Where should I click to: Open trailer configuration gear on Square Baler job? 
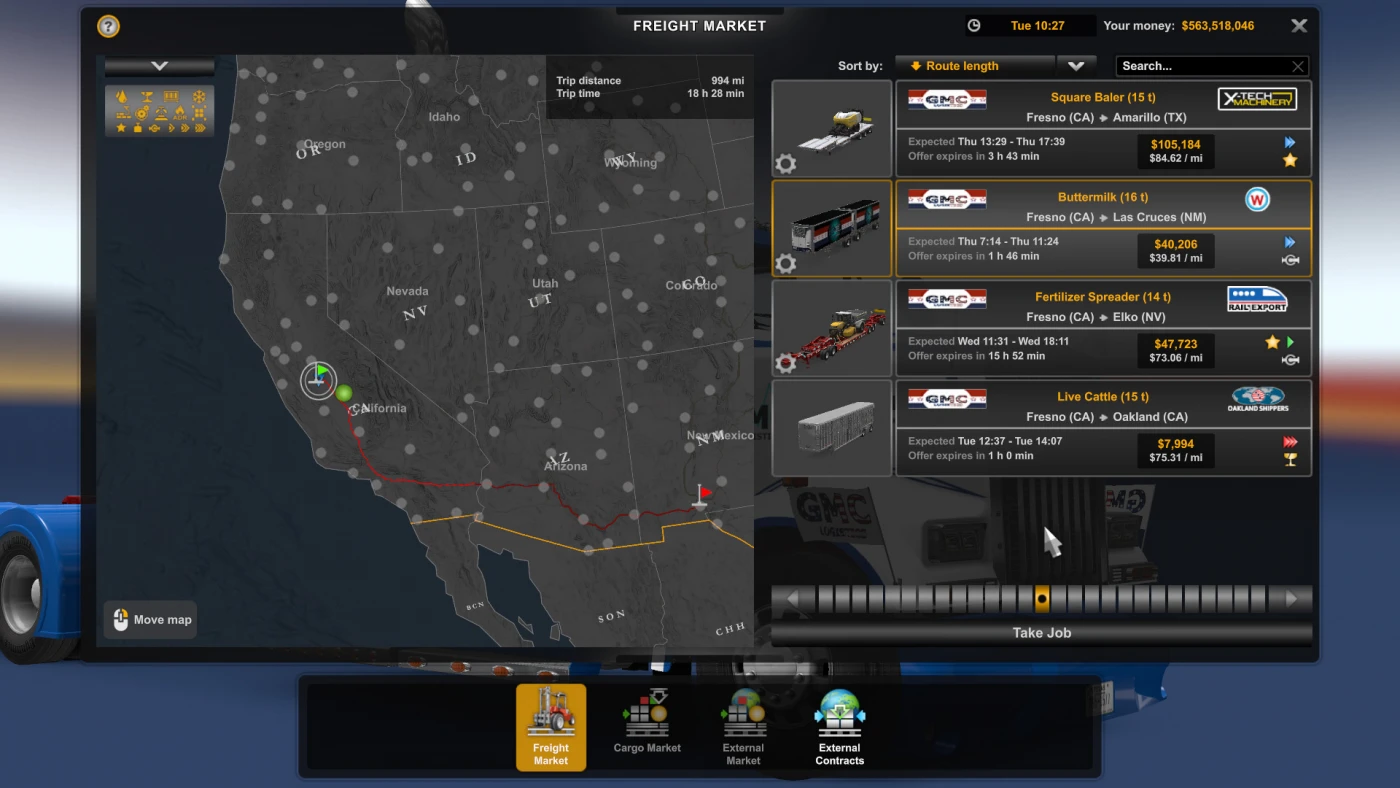click(x=786, y=164)
